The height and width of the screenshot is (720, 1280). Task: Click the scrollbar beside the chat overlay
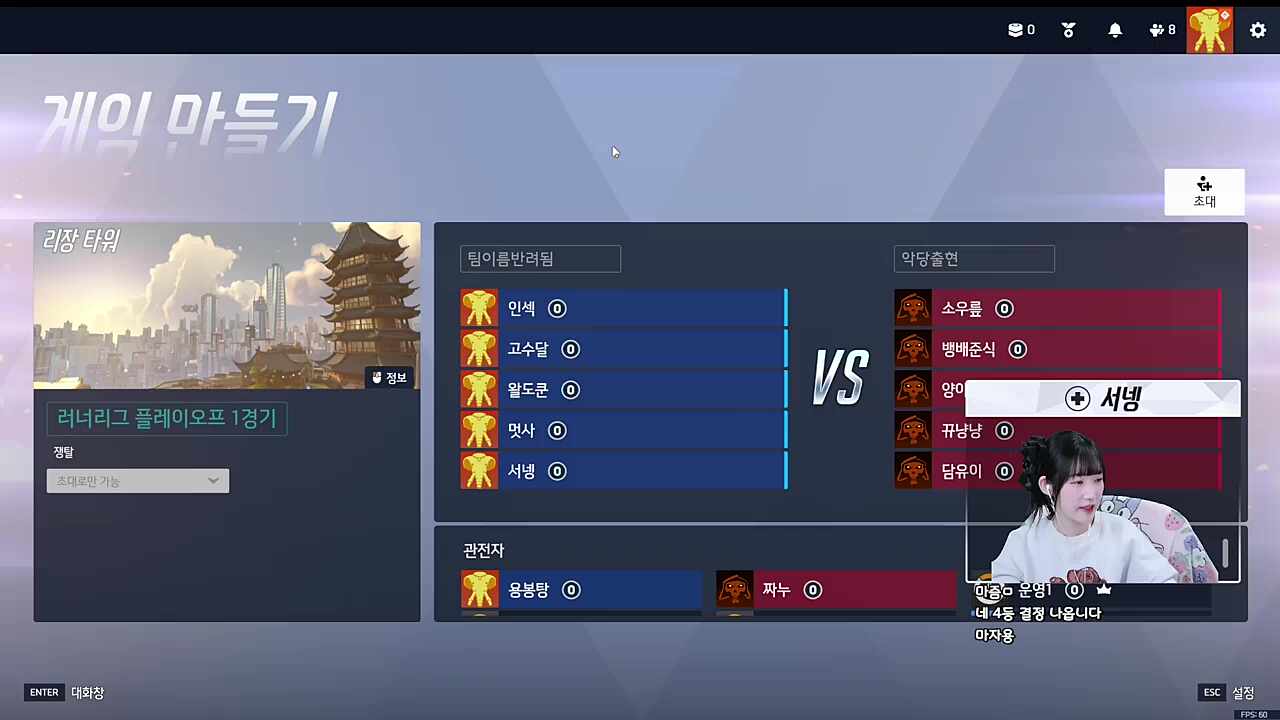[x=1225, y=555]
